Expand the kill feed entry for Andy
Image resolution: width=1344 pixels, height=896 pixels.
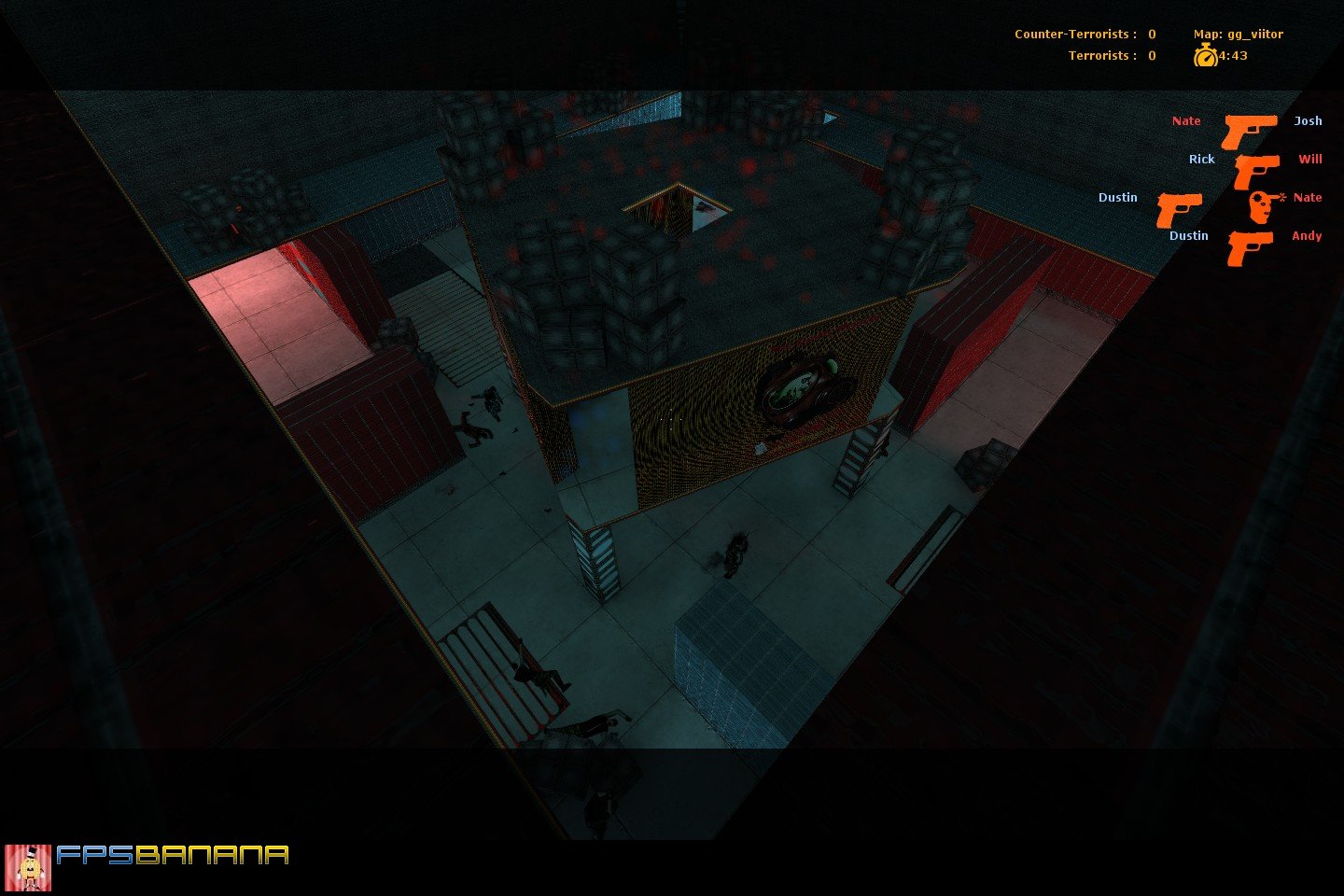click(x=1306, y=235)
